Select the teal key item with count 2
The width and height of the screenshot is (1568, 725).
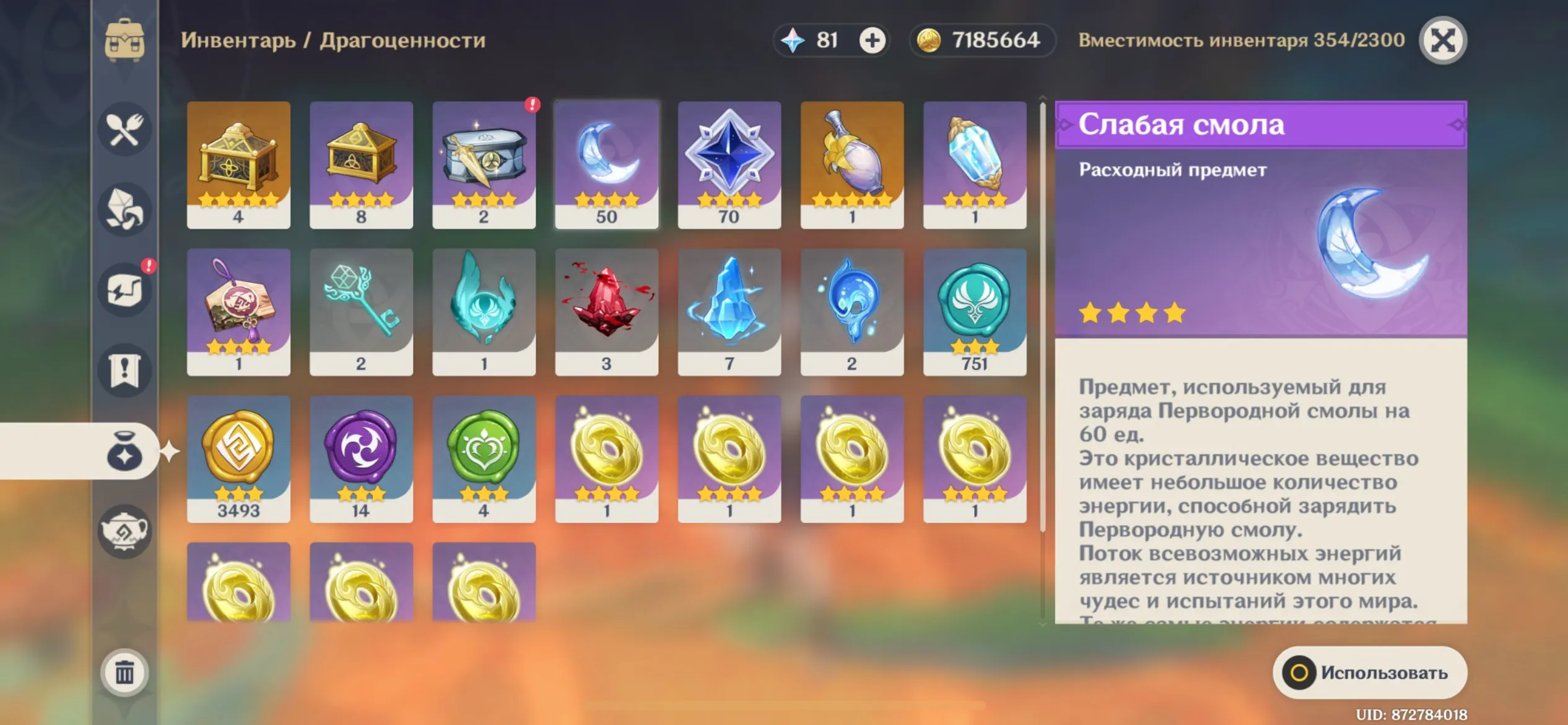point(361,310)
